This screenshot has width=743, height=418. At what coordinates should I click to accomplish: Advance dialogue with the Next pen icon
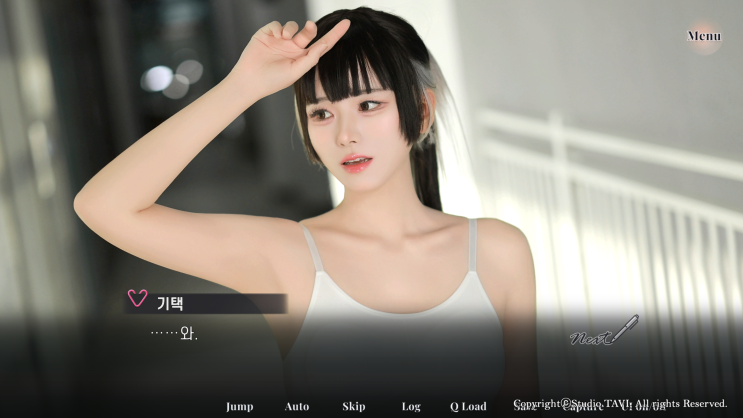pos(603,332)
